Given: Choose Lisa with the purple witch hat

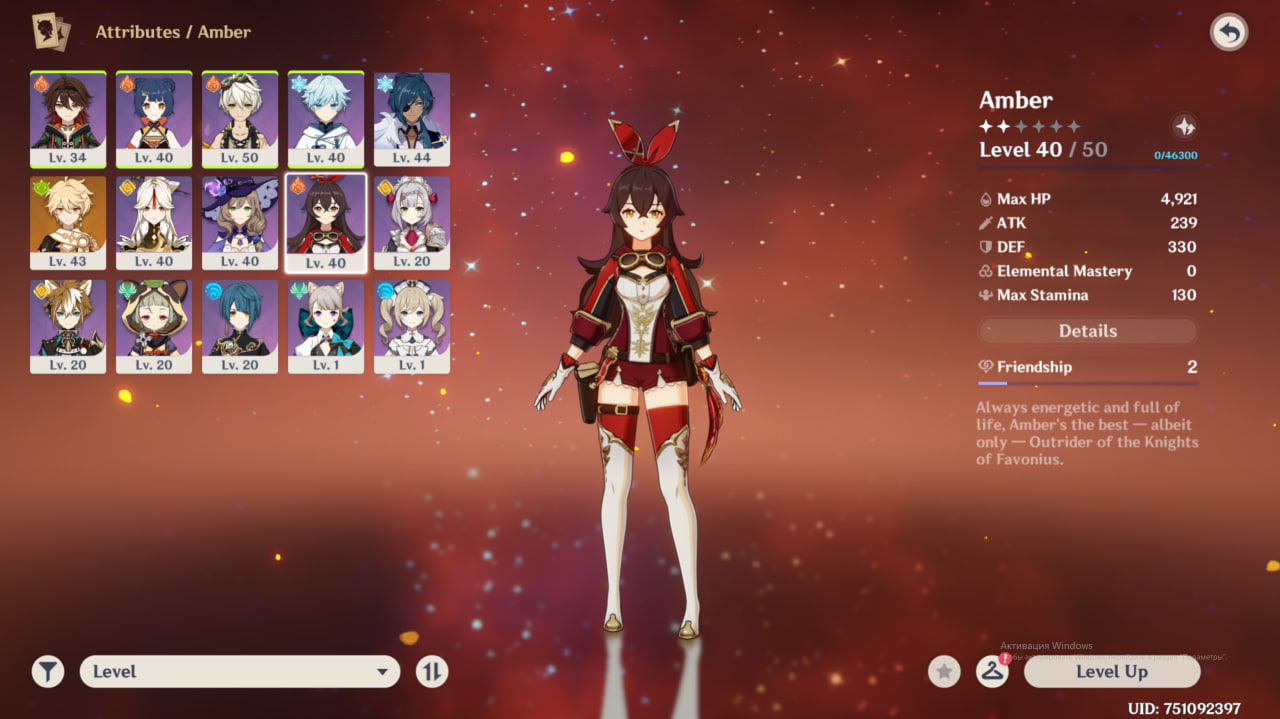Looking at the screenshot, I should [240, 222].
